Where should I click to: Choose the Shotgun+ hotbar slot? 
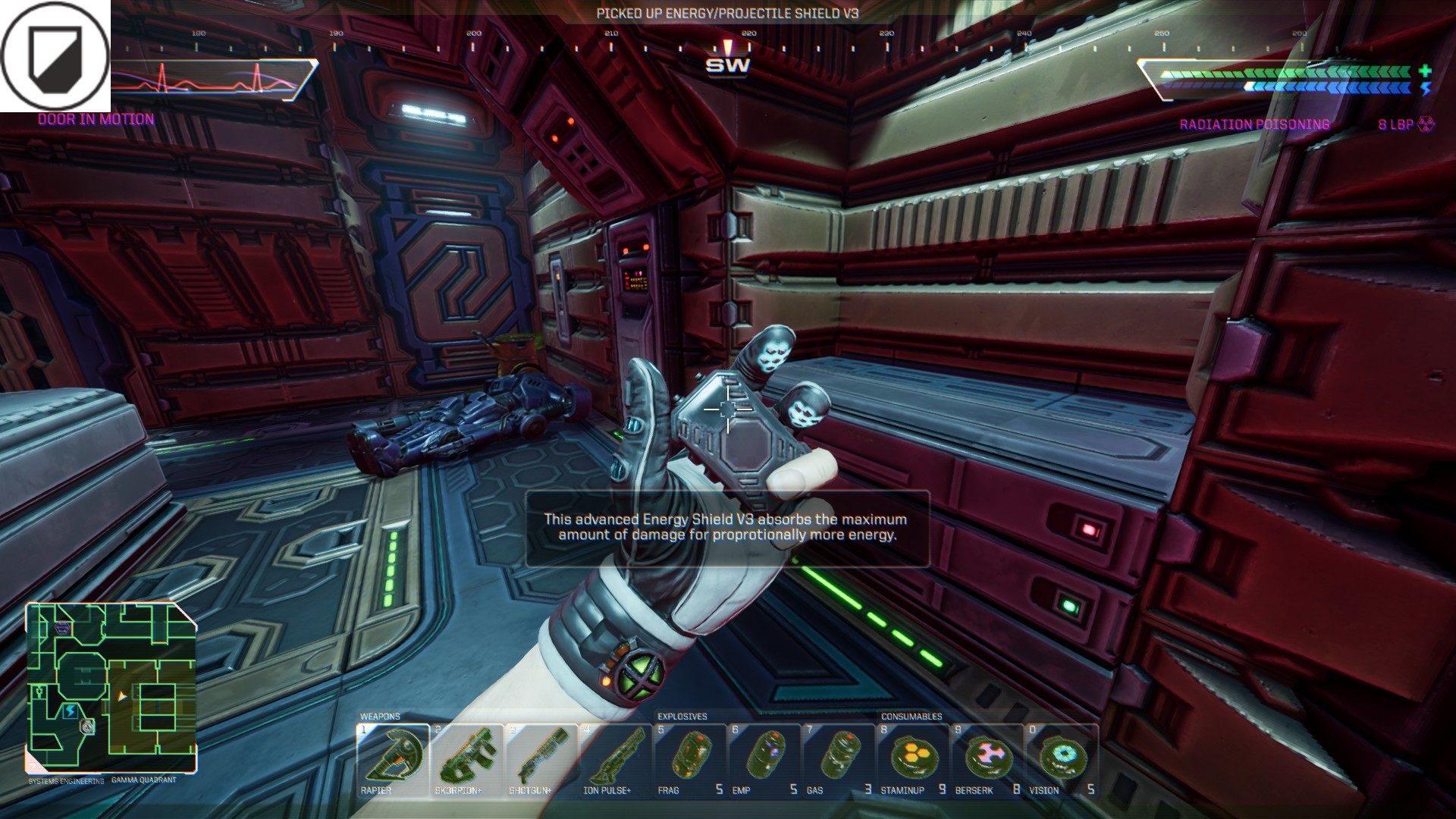541,761
